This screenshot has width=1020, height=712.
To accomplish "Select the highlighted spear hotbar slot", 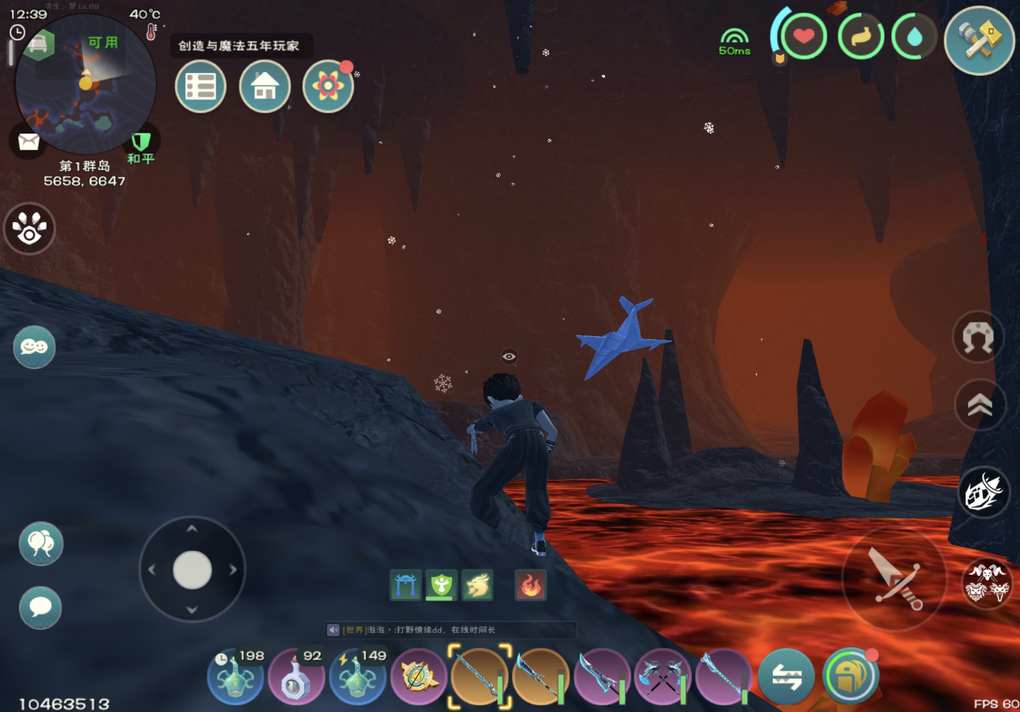I will click(480, 677).
